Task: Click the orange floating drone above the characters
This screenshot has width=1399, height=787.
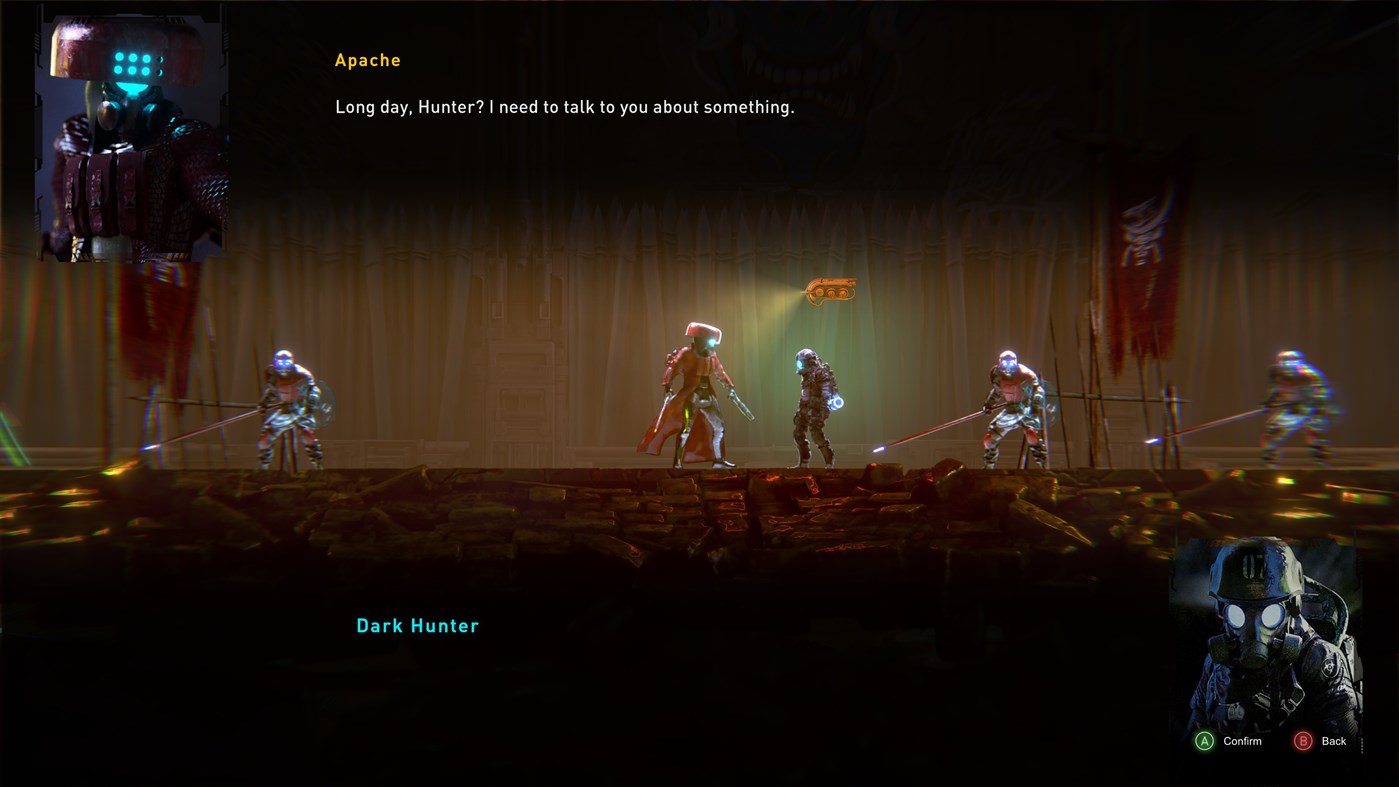Action: [x=828, y=288]
